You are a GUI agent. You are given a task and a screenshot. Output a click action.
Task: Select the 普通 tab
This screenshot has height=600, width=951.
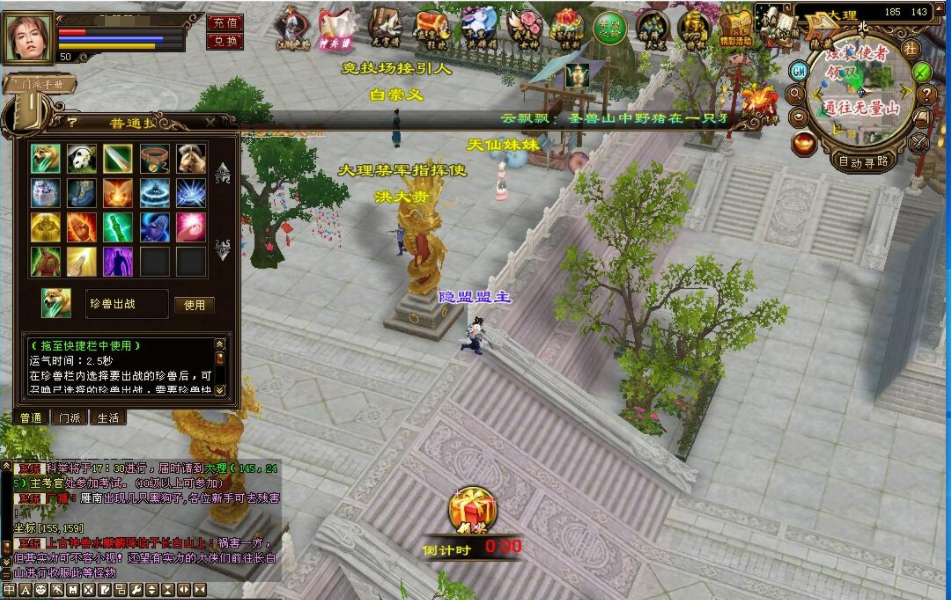click(x=31, y=418)
